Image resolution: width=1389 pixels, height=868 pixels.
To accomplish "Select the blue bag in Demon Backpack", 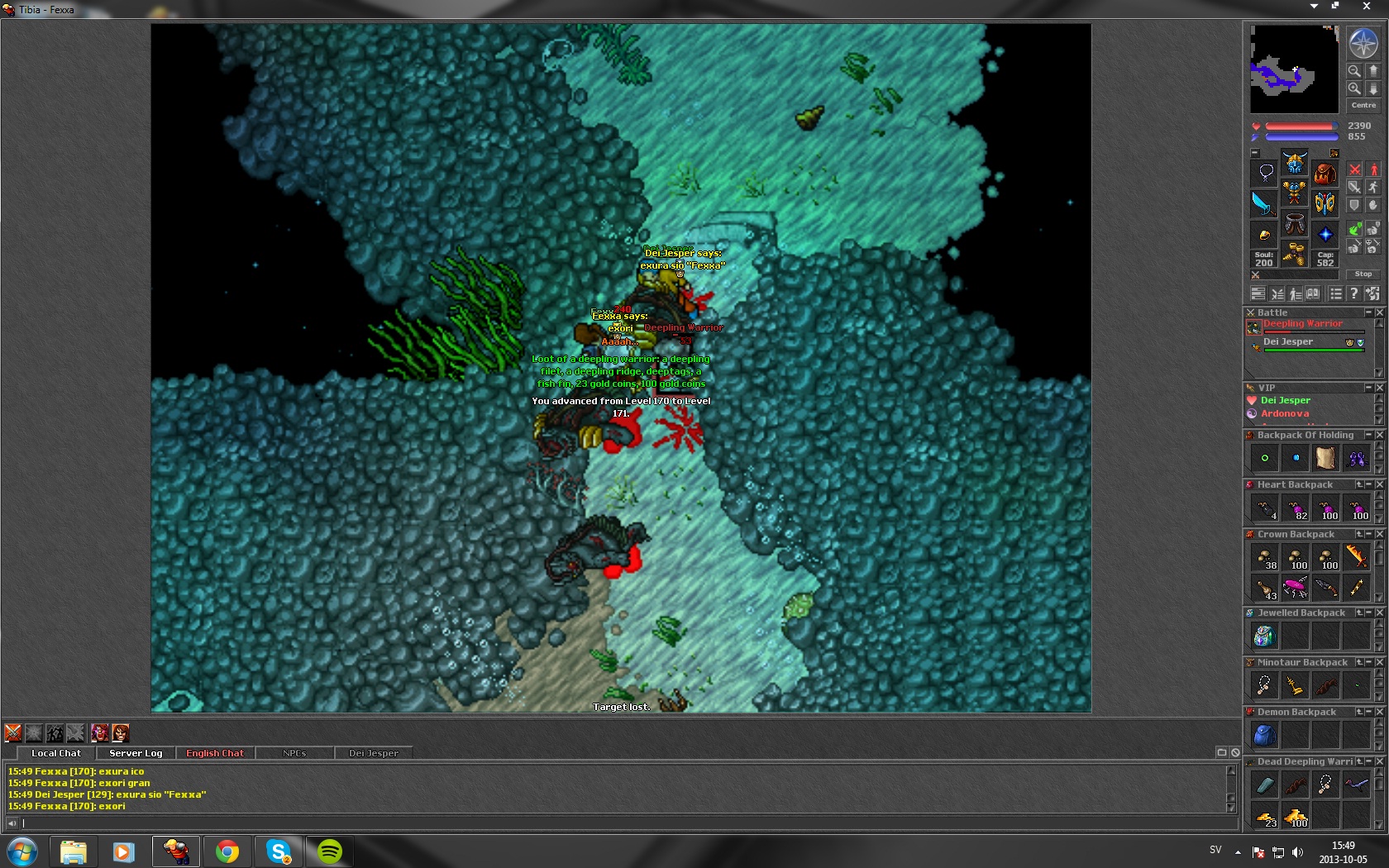I will pyautogui.click(x=1264, y=734).
